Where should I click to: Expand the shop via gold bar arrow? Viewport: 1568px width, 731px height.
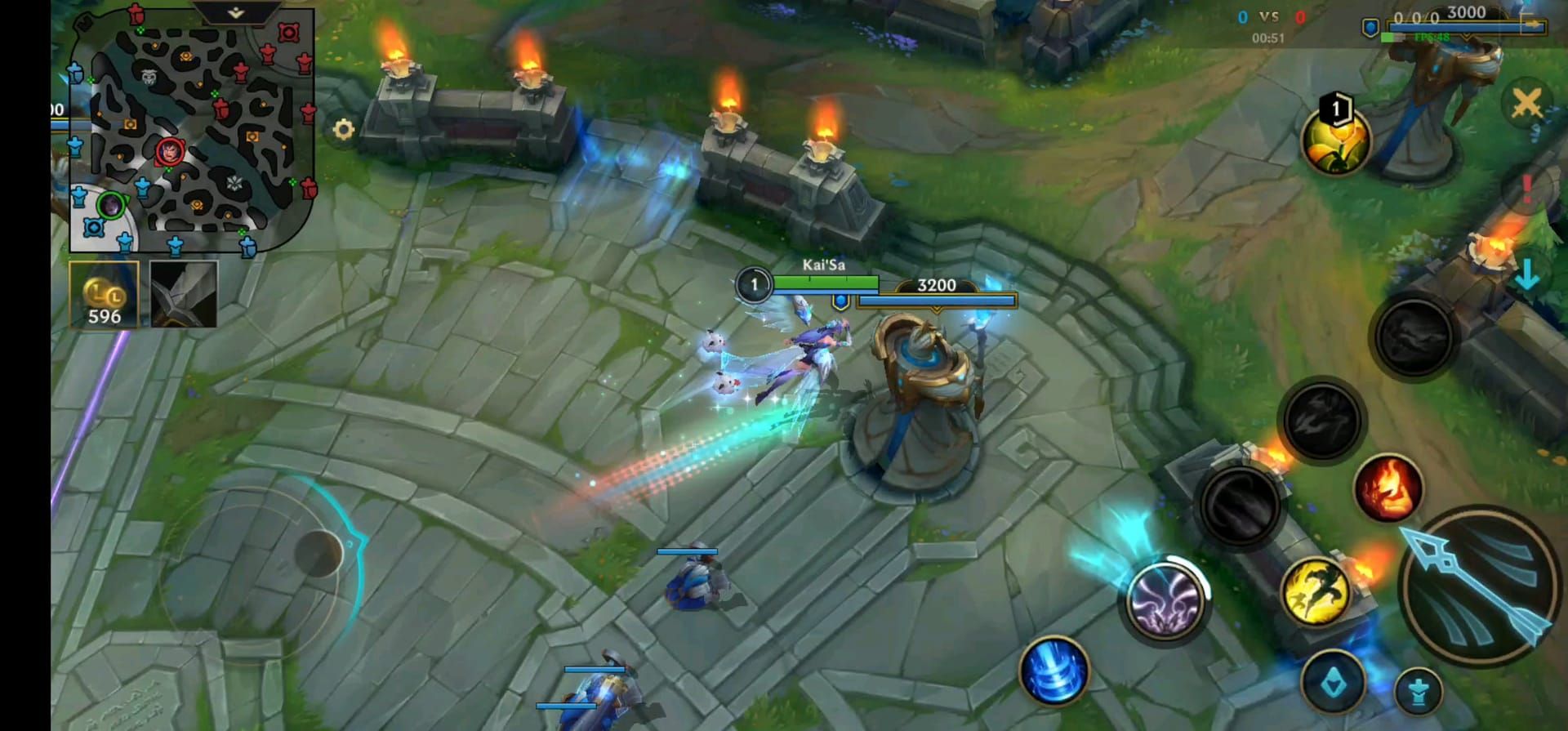coord(1532,23)
